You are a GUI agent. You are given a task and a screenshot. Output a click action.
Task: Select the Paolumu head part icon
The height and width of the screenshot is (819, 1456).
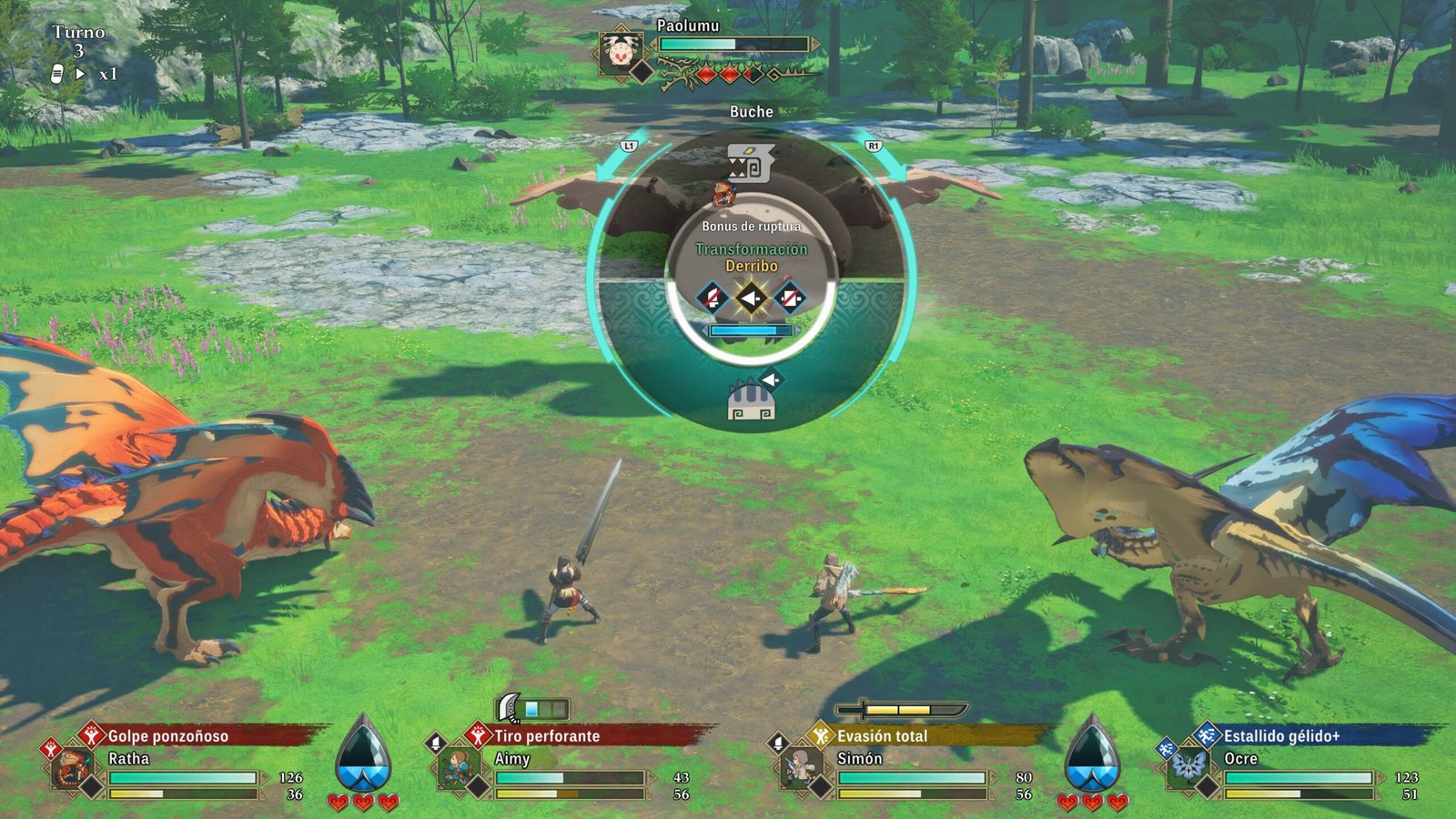coord(750,163)
